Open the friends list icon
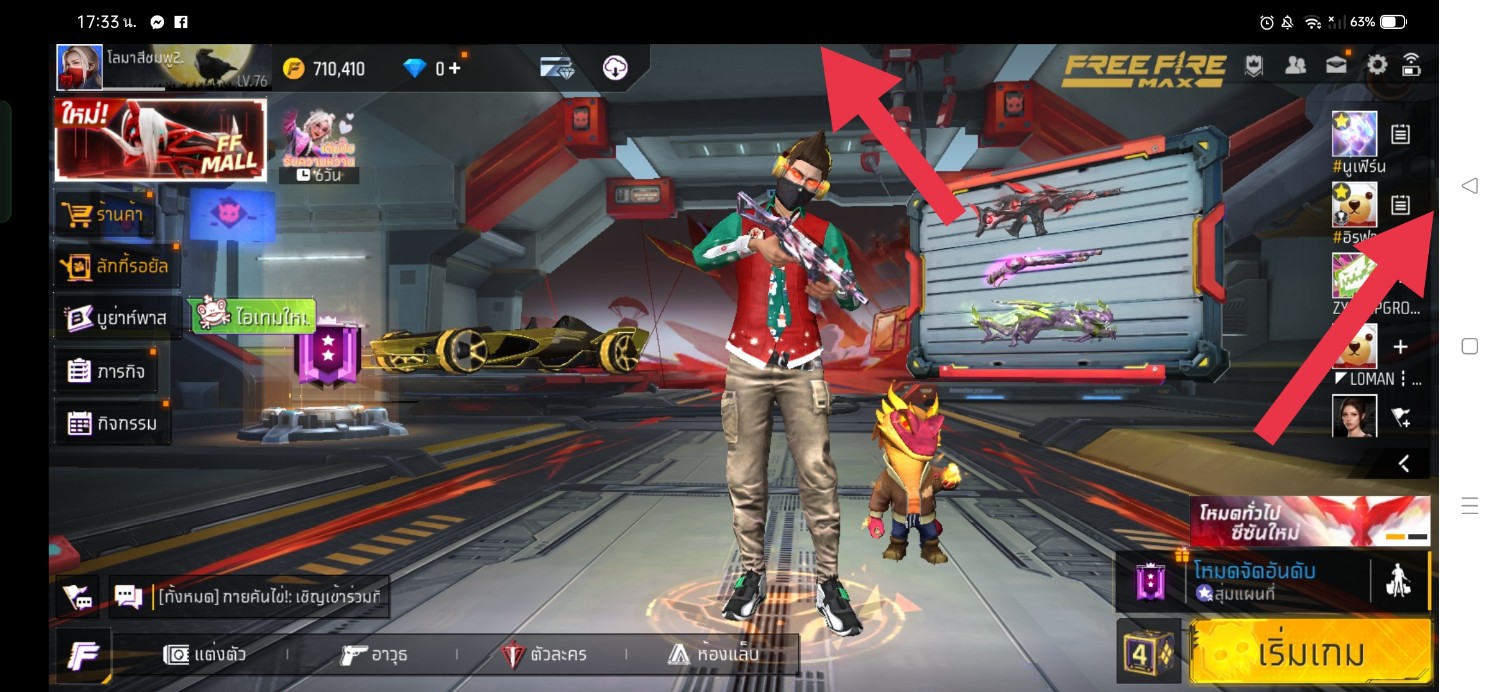The height and width of the screenshot is (692, 1500). [x=1295, y=66]
